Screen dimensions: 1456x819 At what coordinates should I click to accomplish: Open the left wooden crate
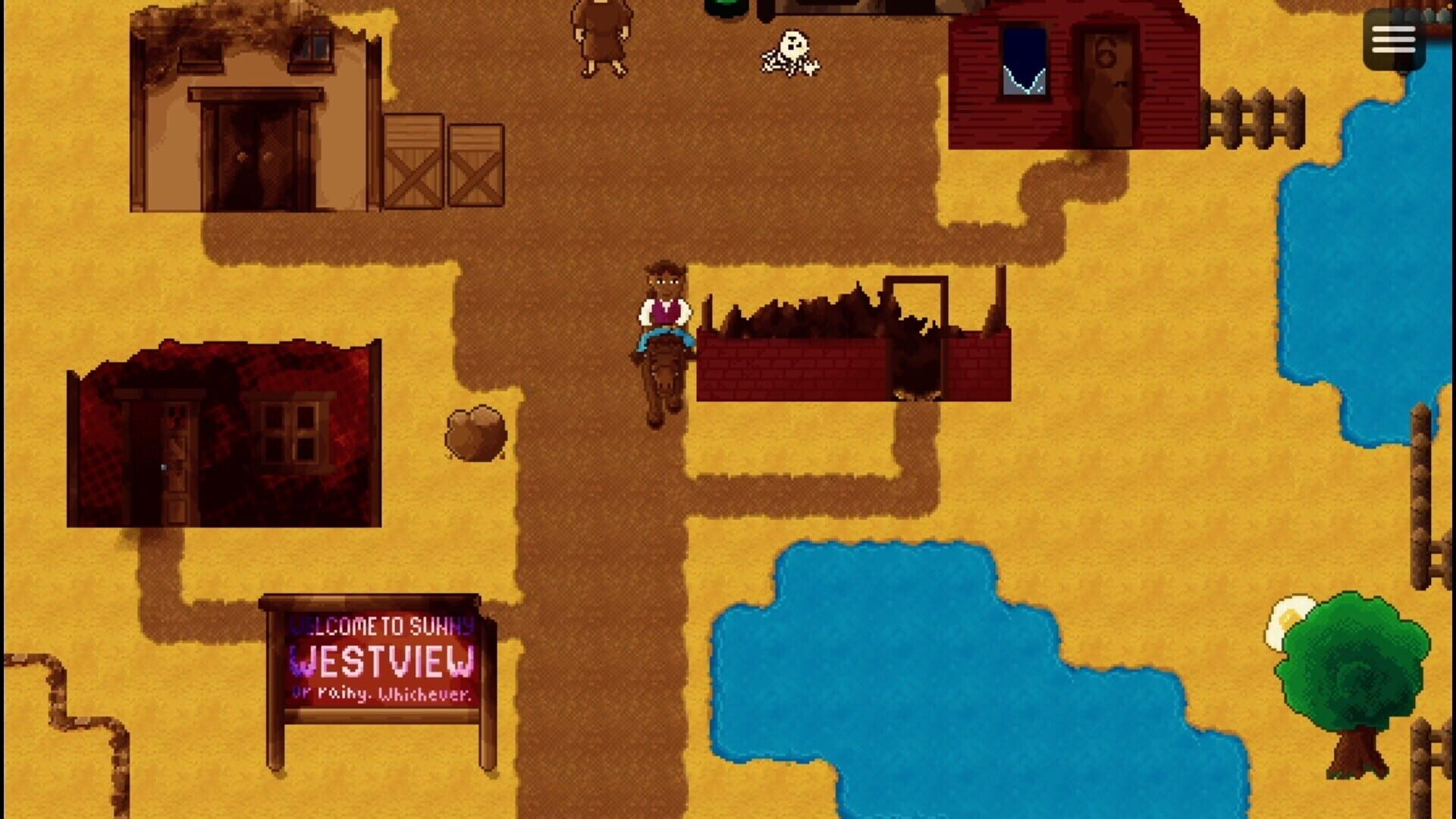click(412, 163)
